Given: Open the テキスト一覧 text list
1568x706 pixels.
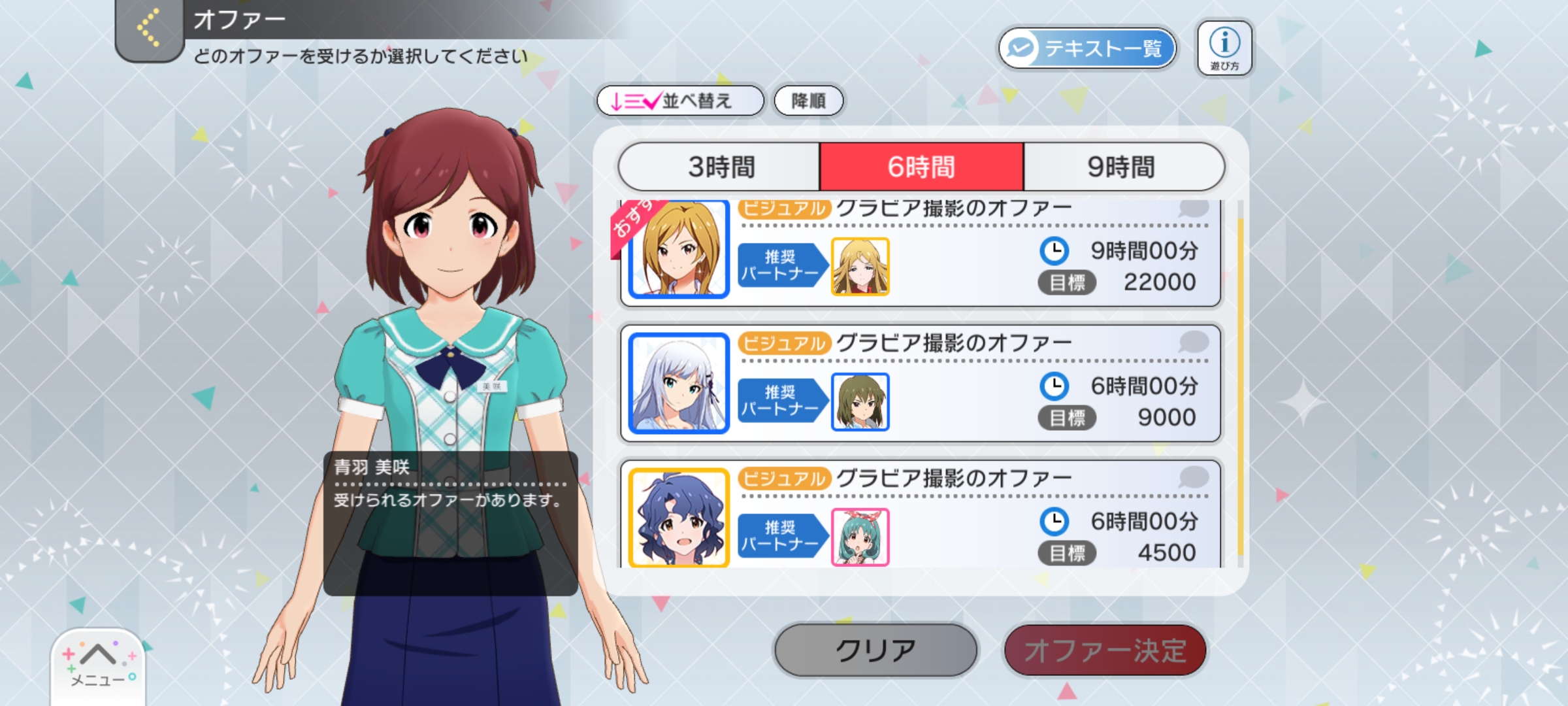Looking at the screenshot, I should click(x=1087, y=48).
